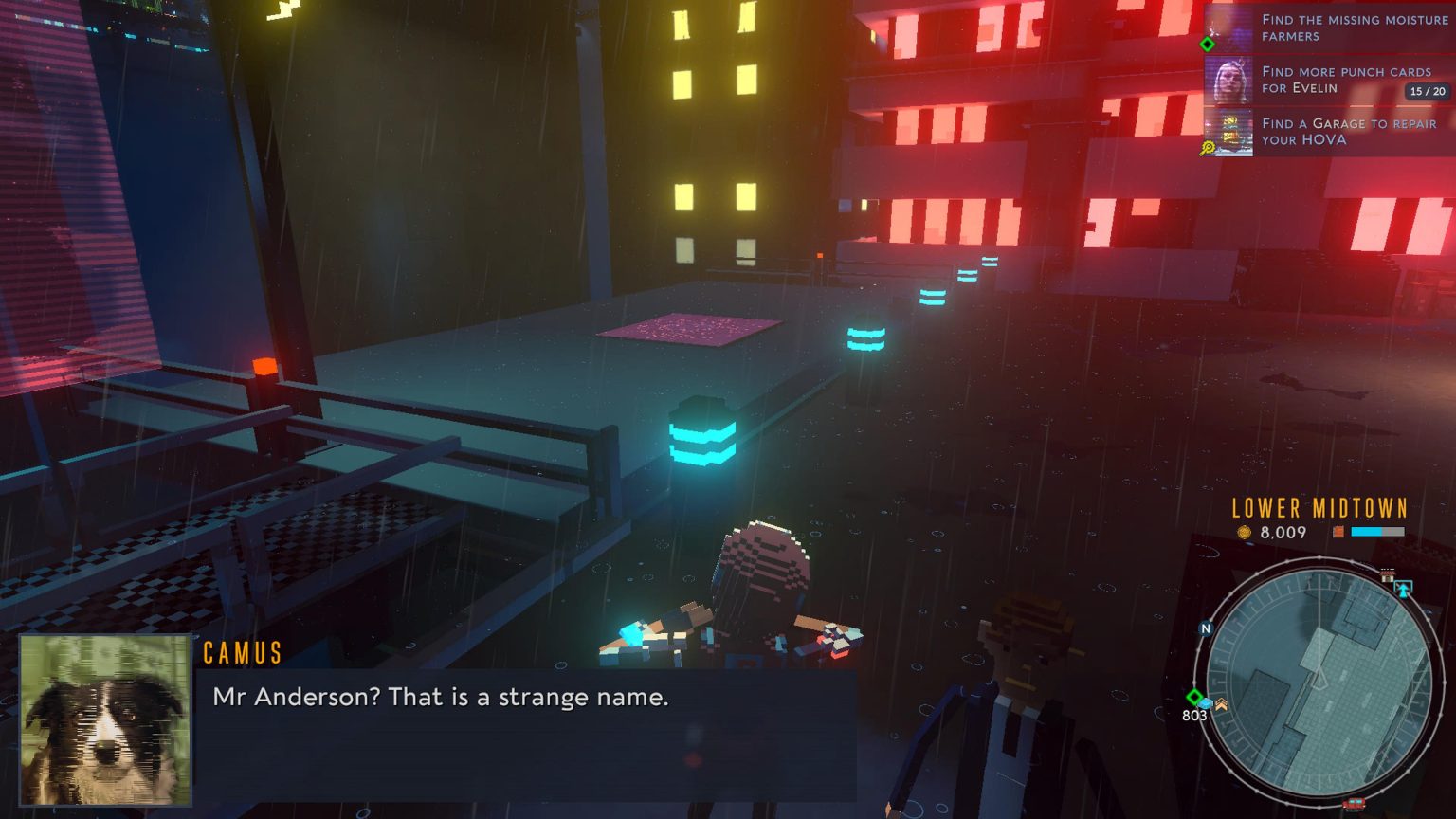Viewport: 1456px width, 819px height.
Task: Click the orange double-chevron altitude icon near 803
Action: (x=1221, y=704)
